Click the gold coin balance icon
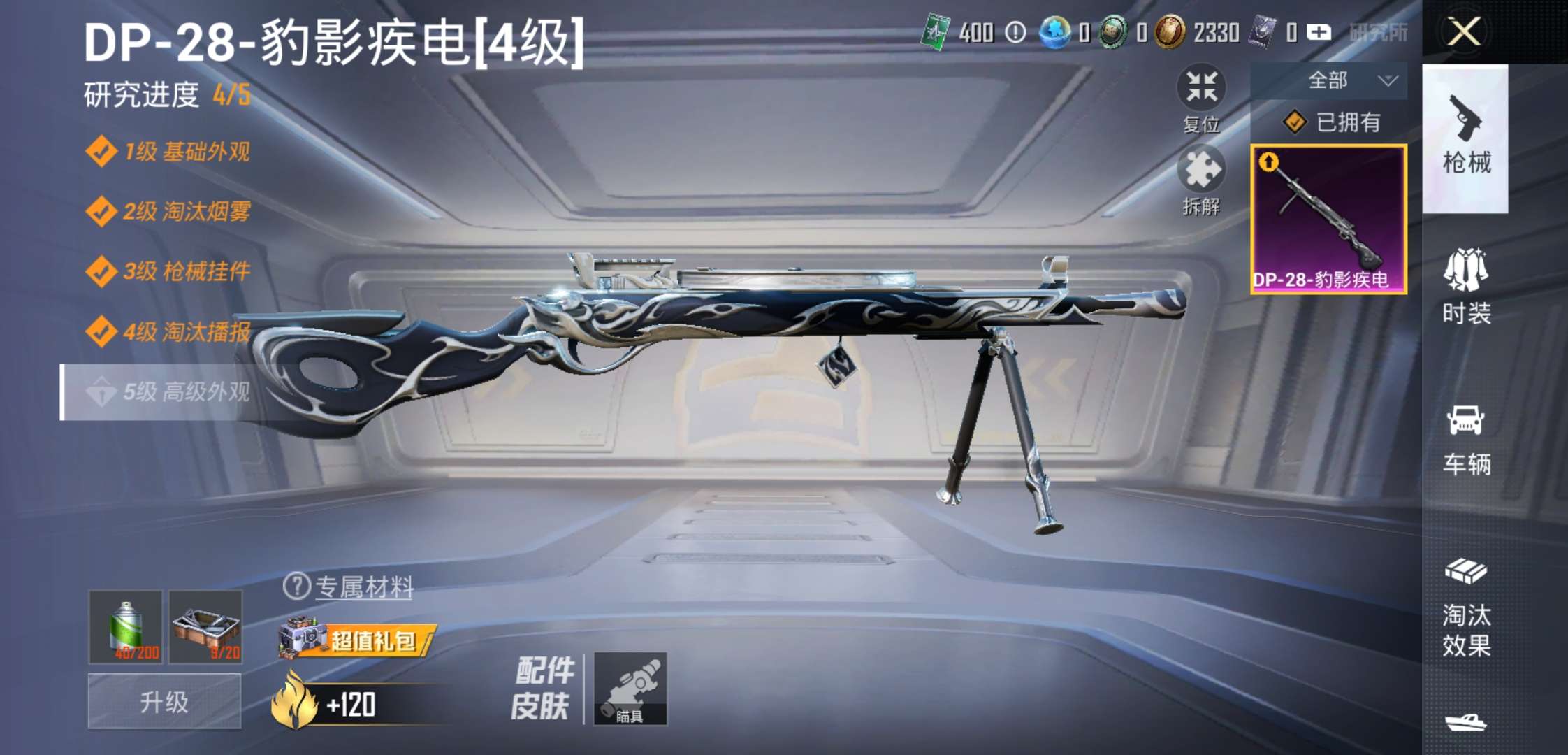Screen dimensions: 1568x755 pyautogui.click(x=1169, y=32)
